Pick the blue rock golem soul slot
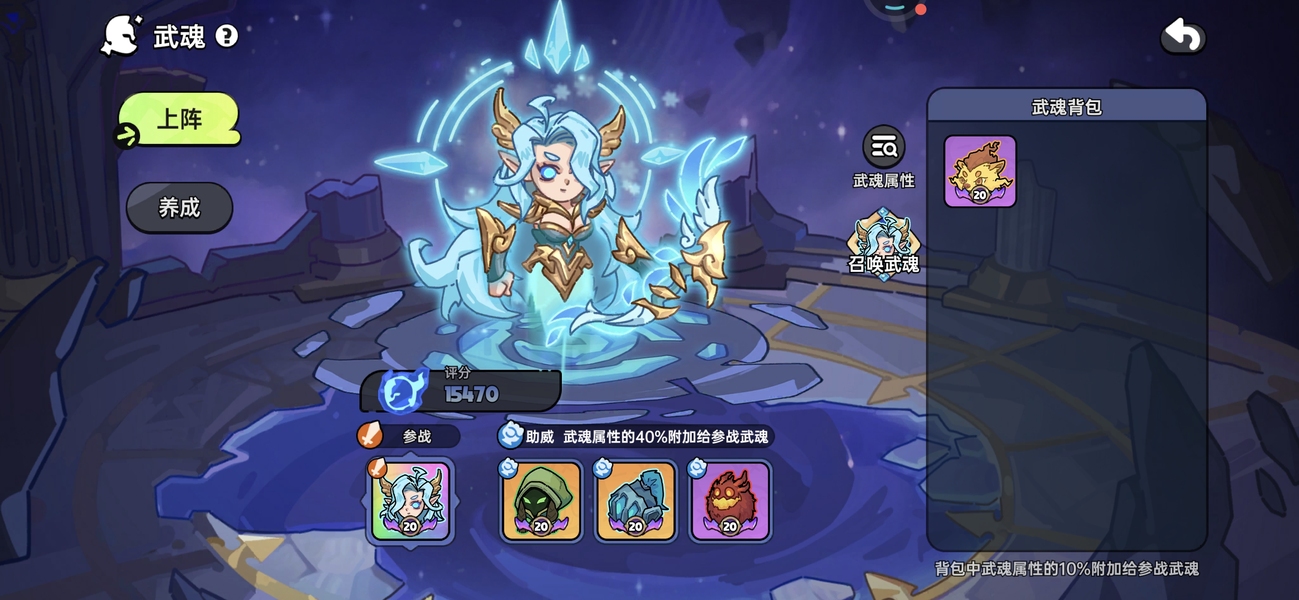Image resolution: width=1299 pixels, height=600 pixels. [x=636, y=501]
